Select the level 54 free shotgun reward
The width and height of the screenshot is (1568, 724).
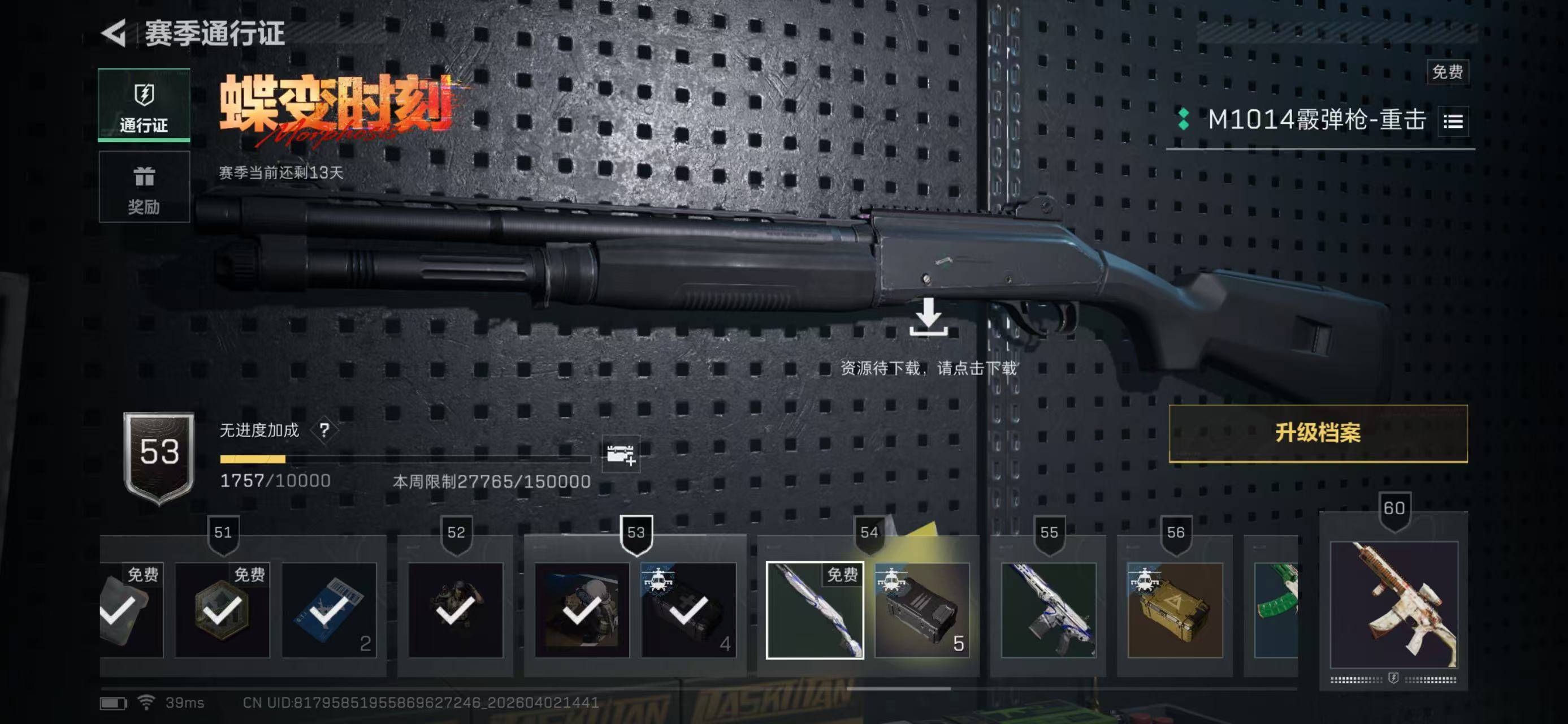point(815,610)
